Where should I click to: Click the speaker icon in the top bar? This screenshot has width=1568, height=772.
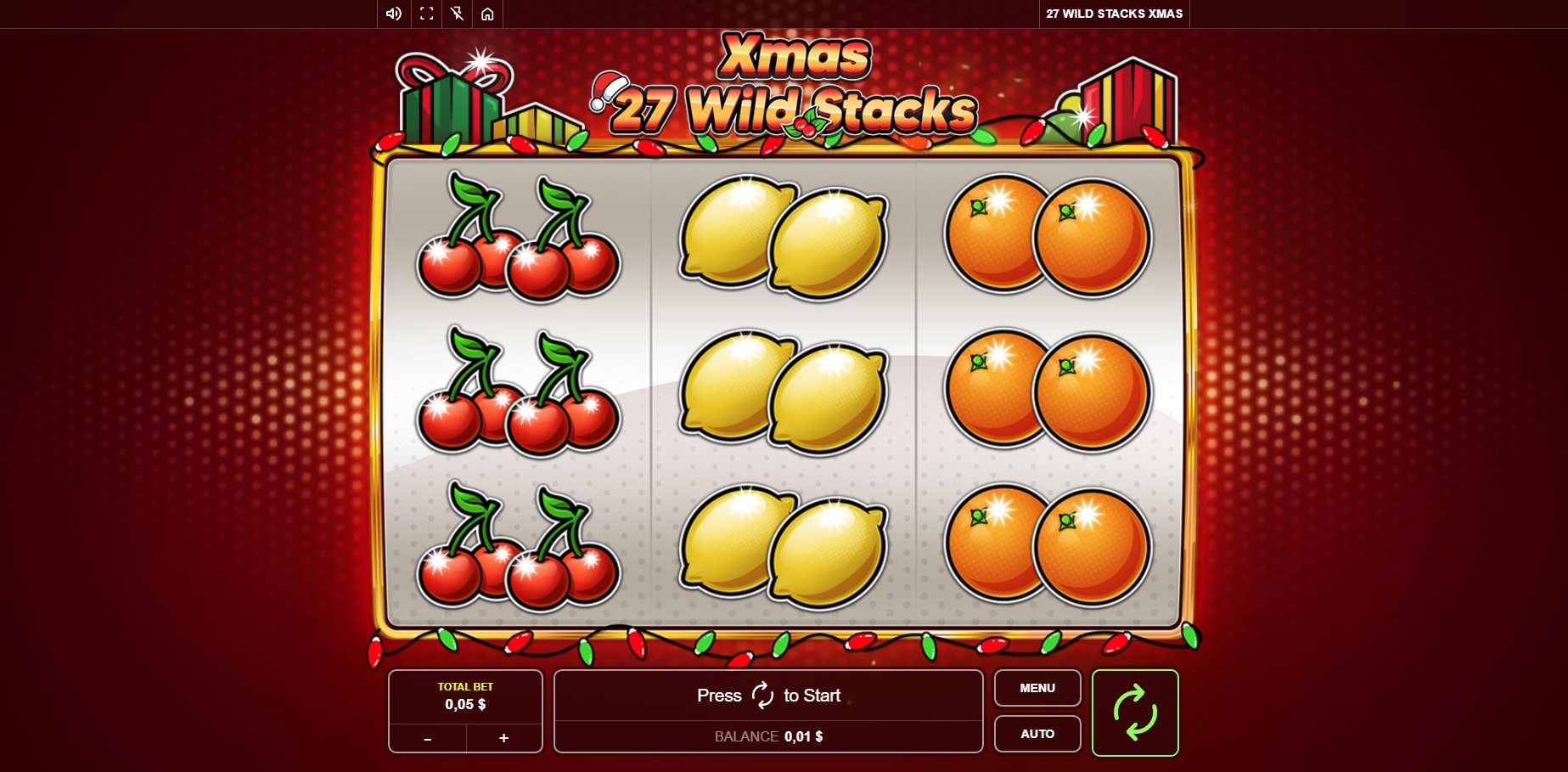tap(391, 13)
